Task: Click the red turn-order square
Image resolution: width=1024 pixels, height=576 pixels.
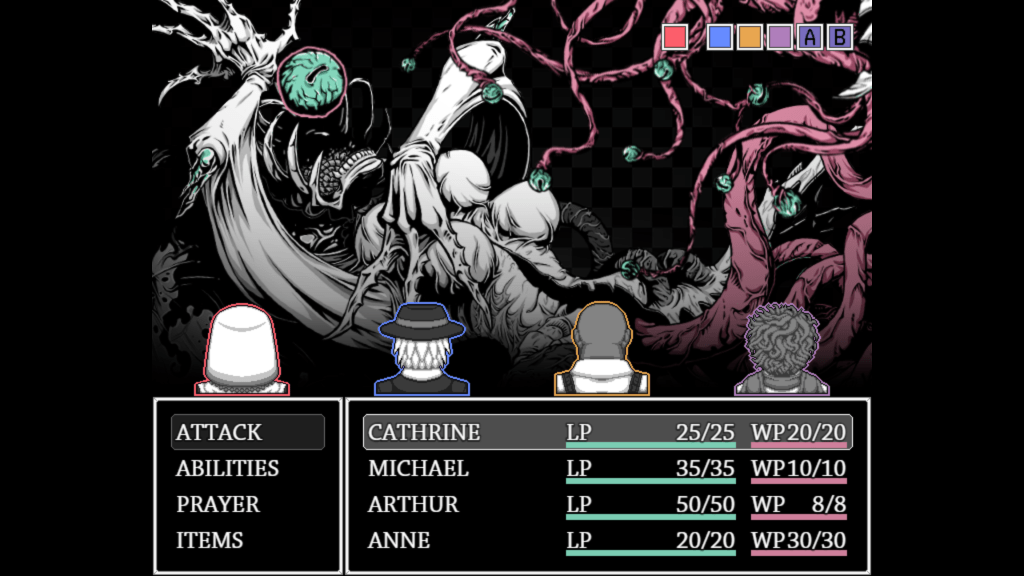Action: [x=675, y=37]
